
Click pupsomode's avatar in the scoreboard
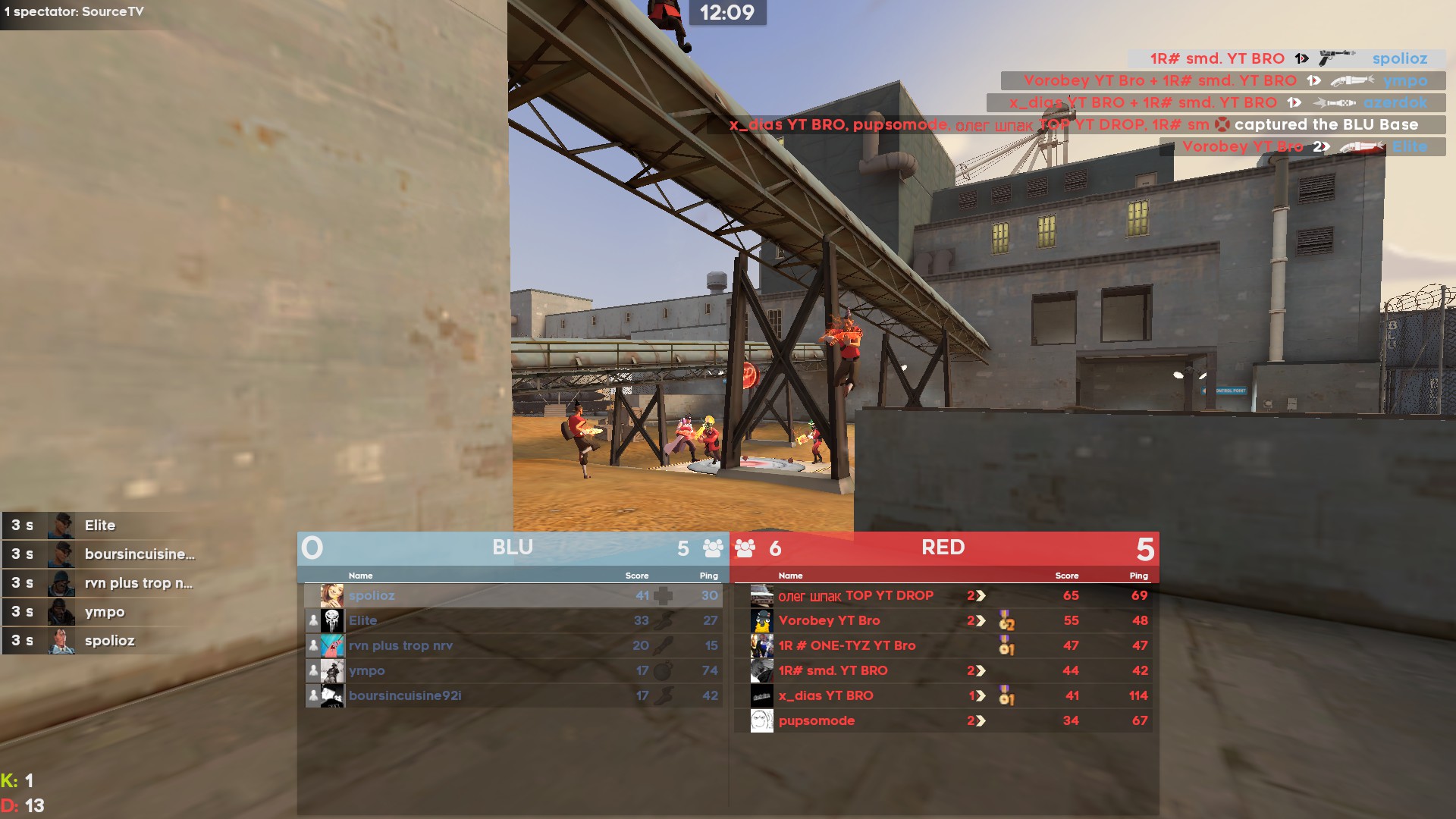tap(761, 720)
